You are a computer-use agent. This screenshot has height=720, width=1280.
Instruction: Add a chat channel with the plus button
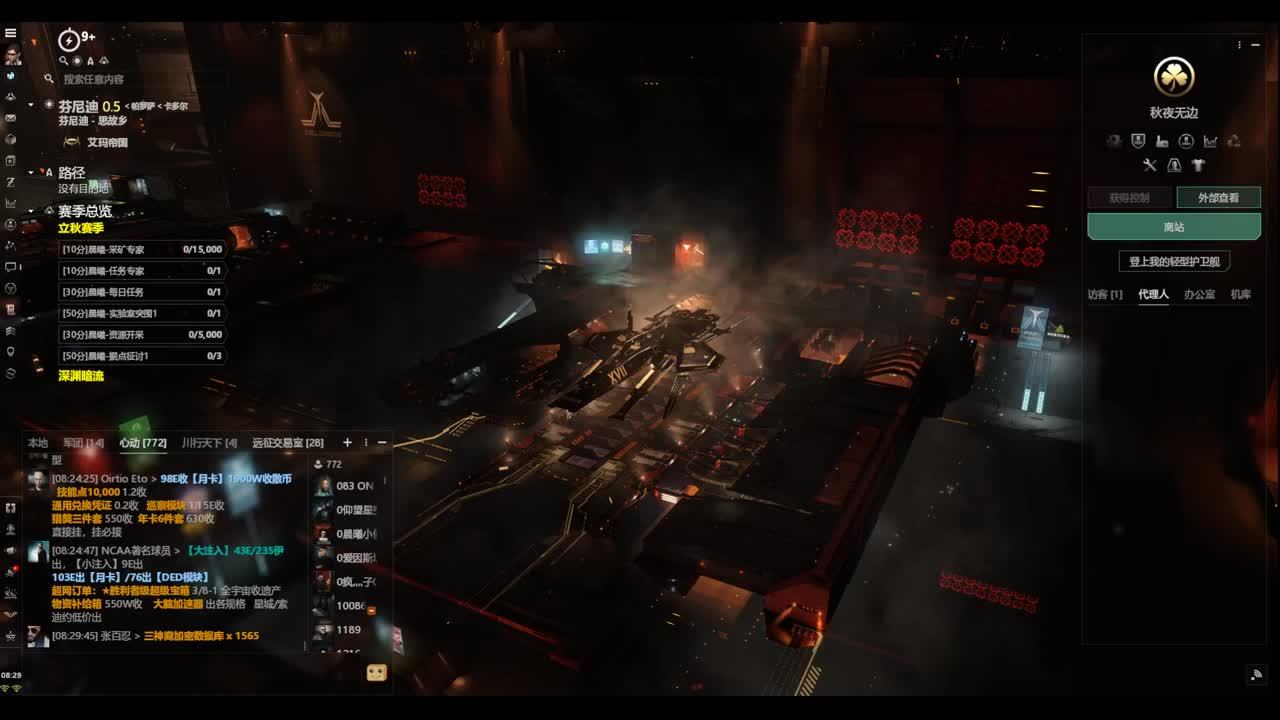coord(347,442)
